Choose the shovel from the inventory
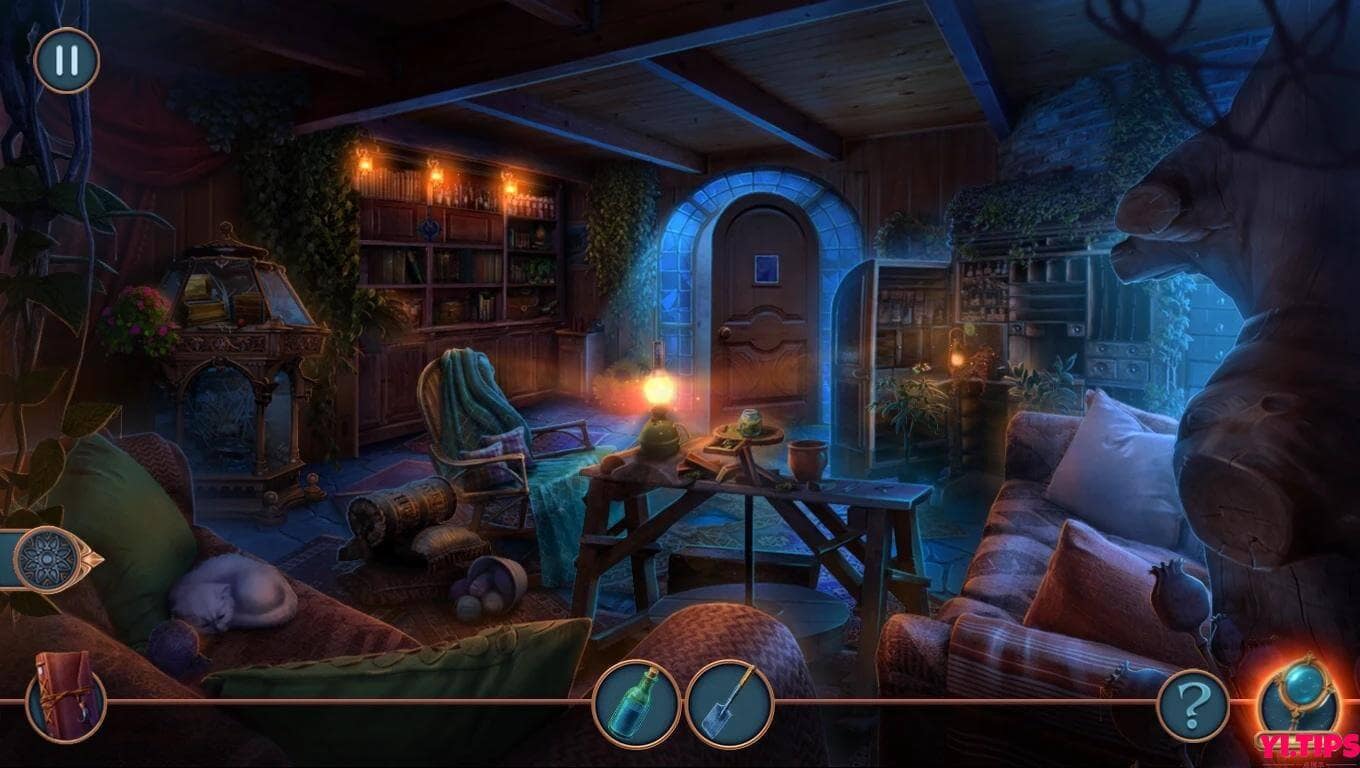Image resolution: width=1360 pixels, height=768 pixels. 729,704
